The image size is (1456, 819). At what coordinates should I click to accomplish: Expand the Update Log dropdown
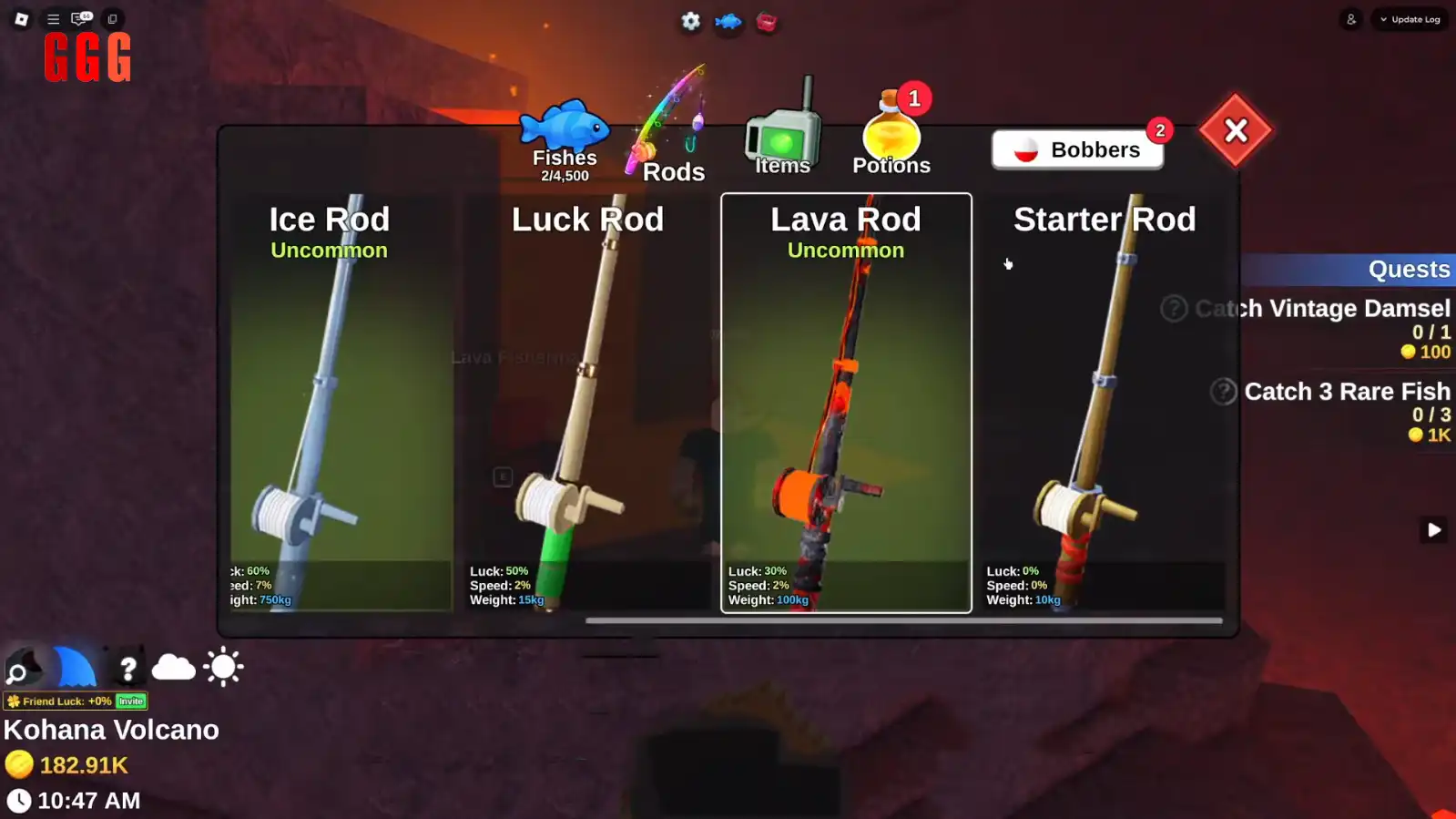pyautogui.click(x=1410, y=18)
